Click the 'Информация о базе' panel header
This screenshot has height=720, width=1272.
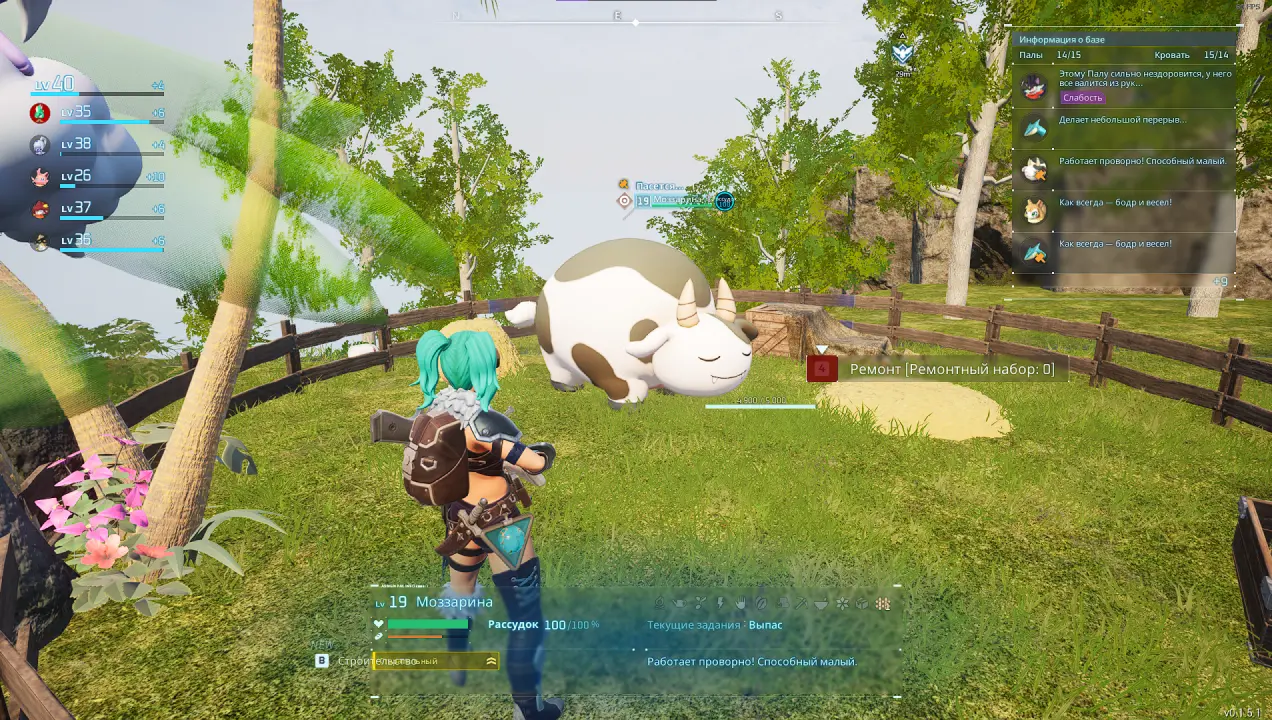click(x=1062, y=39)
